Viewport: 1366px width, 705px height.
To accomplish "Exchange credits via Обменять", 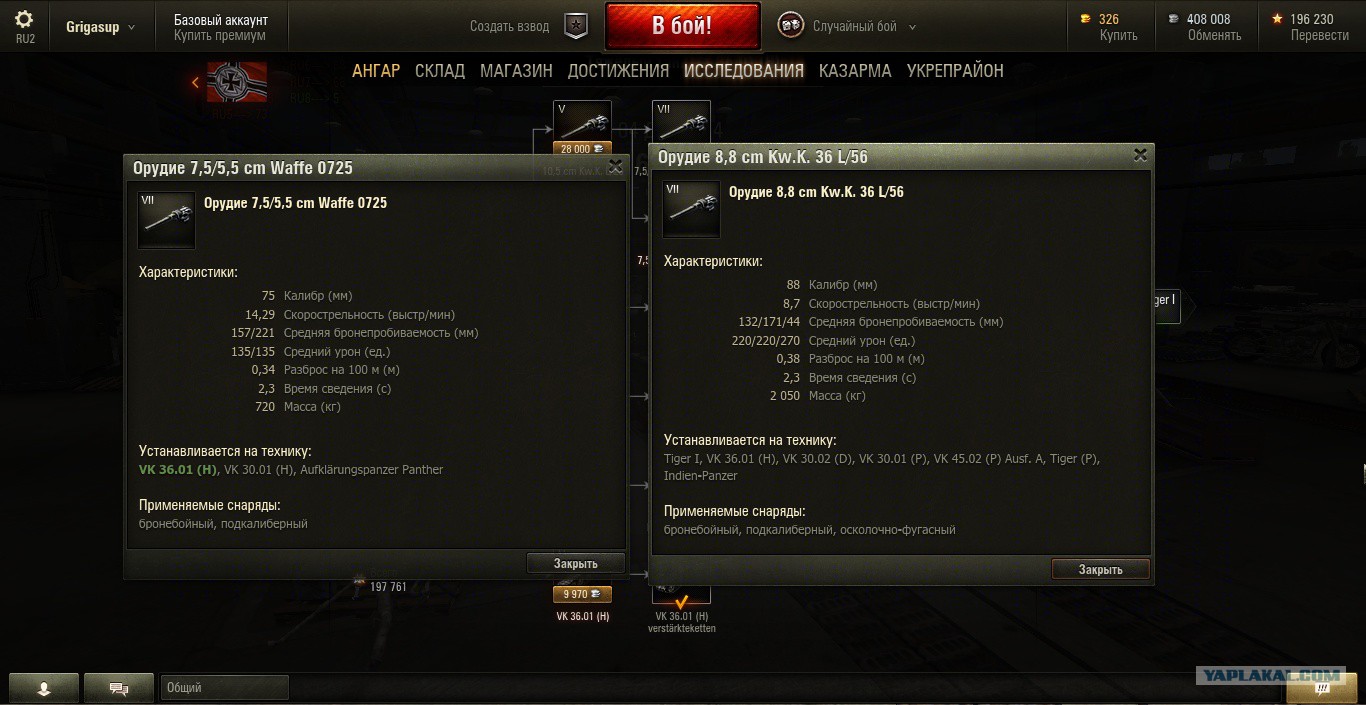I will [x=1214, y=35].
